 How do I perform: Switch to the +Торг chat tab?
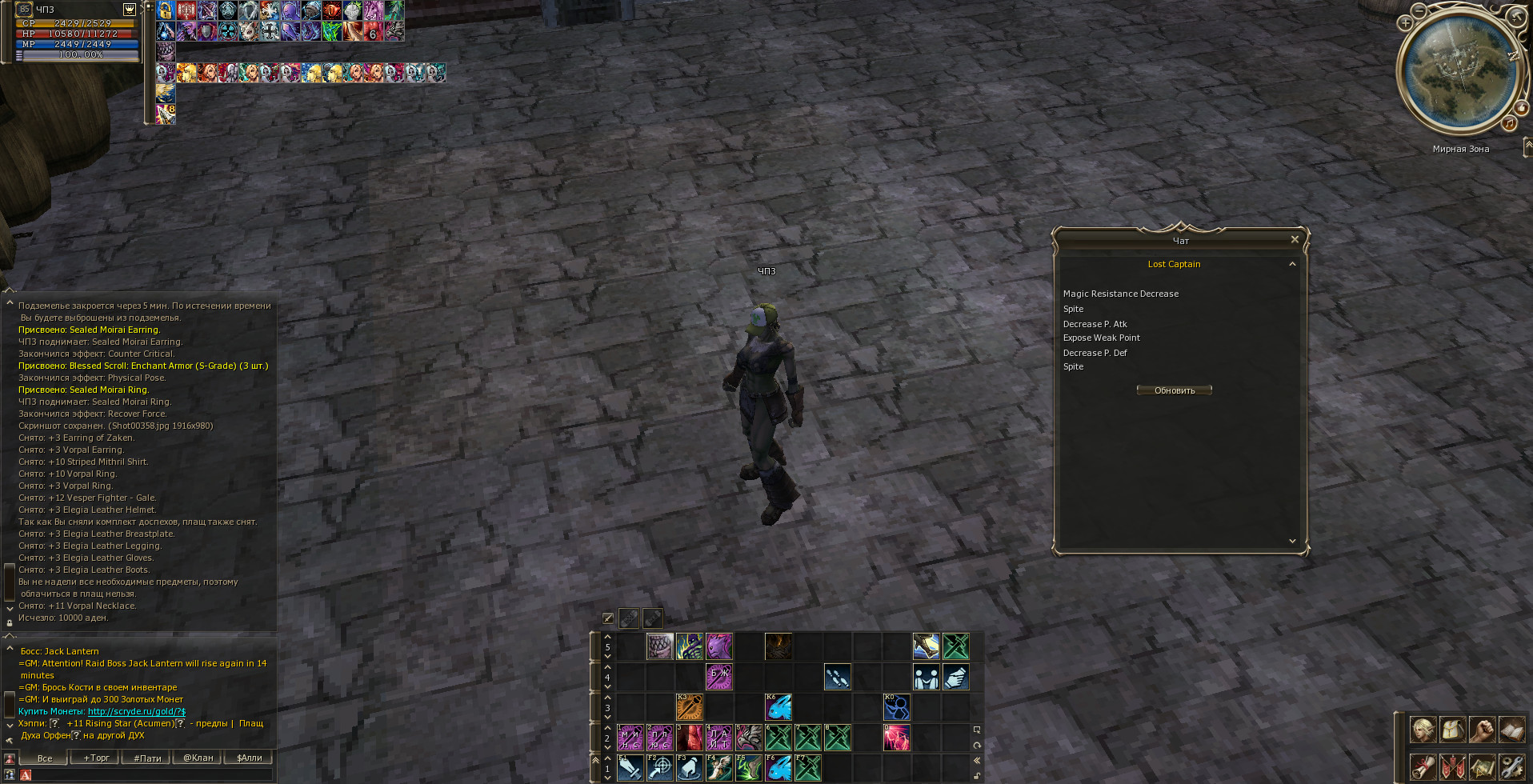96,758
